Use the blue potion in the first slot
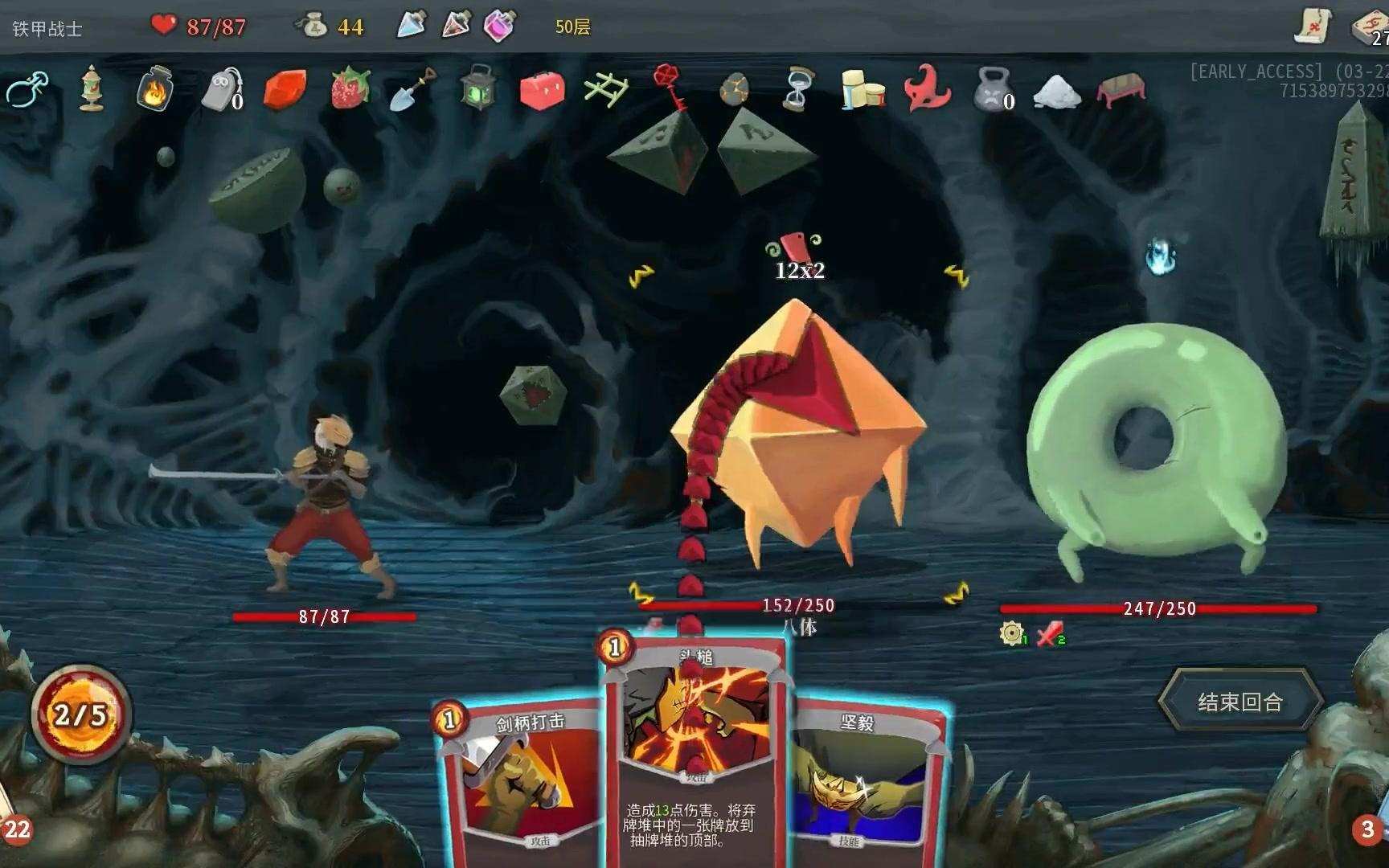Viewport: 1389px width, 868px height. click(412, 26)
